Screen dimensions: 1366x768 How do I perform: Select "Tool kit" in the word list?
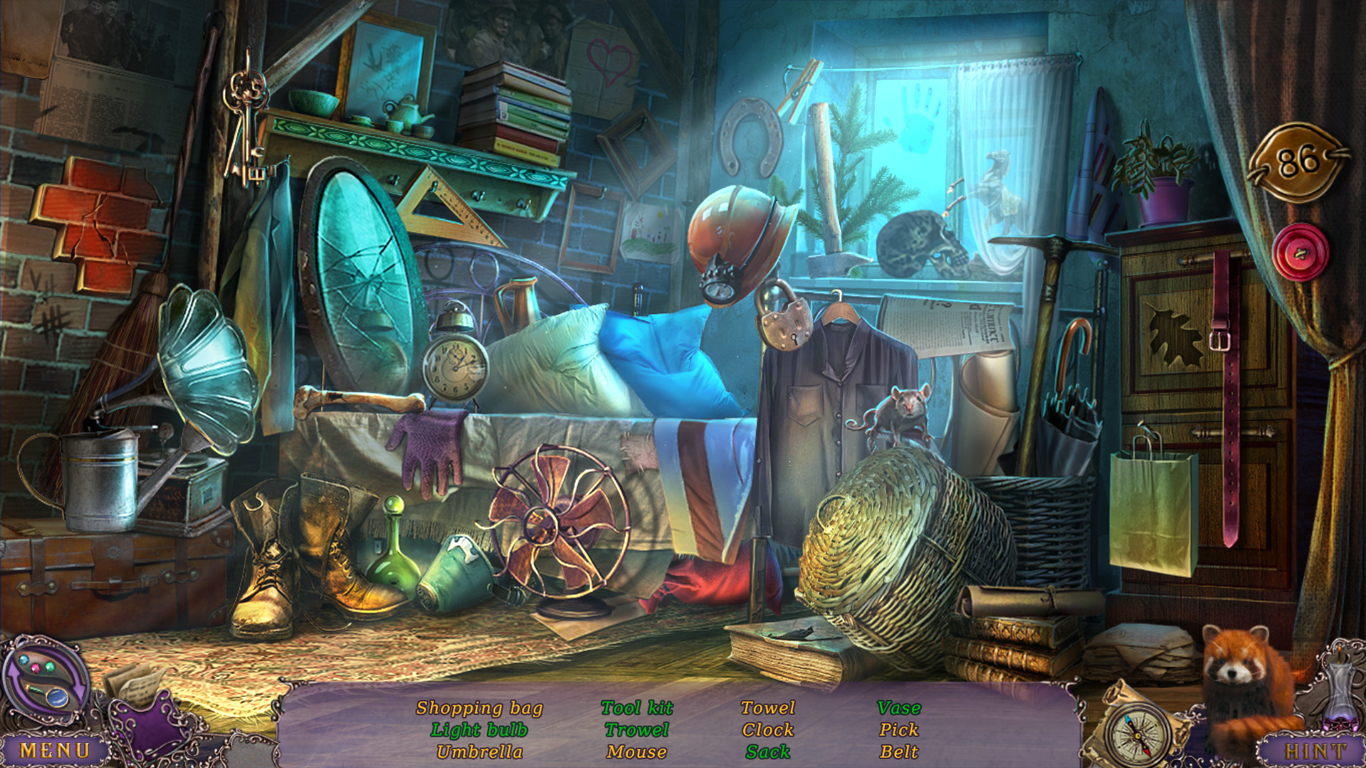637,707
